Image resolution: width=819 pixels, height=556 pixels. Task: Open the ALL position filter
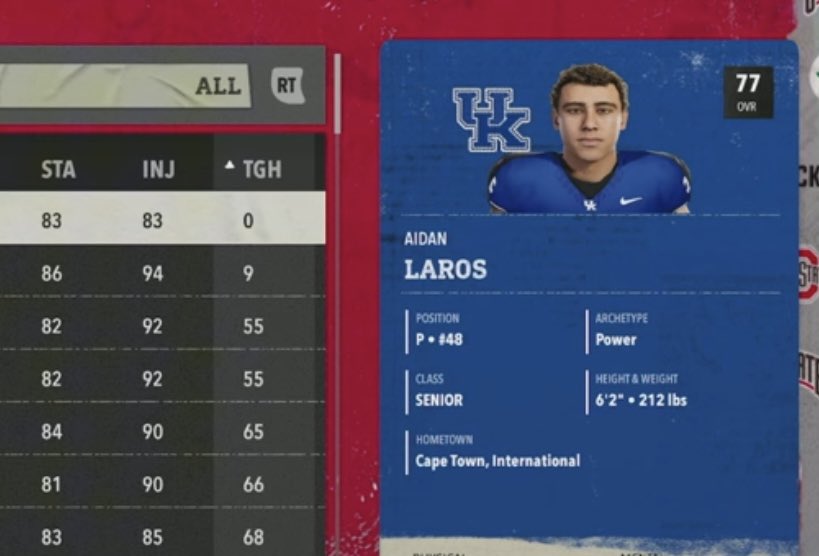[x=217, y=86]
